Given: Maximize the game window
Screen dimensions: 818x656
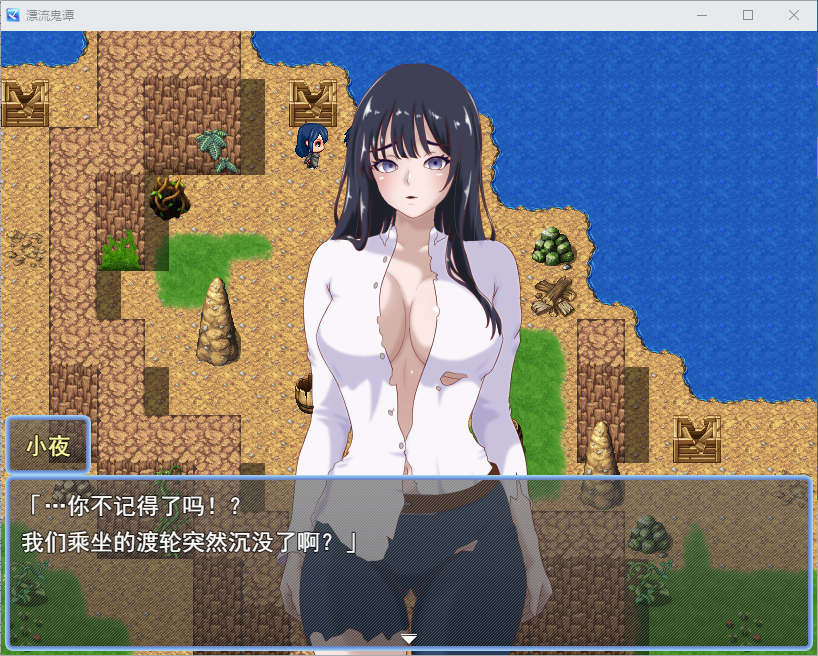Looking at the screenshot, I should pyautogui.click(x=748, y=15).
